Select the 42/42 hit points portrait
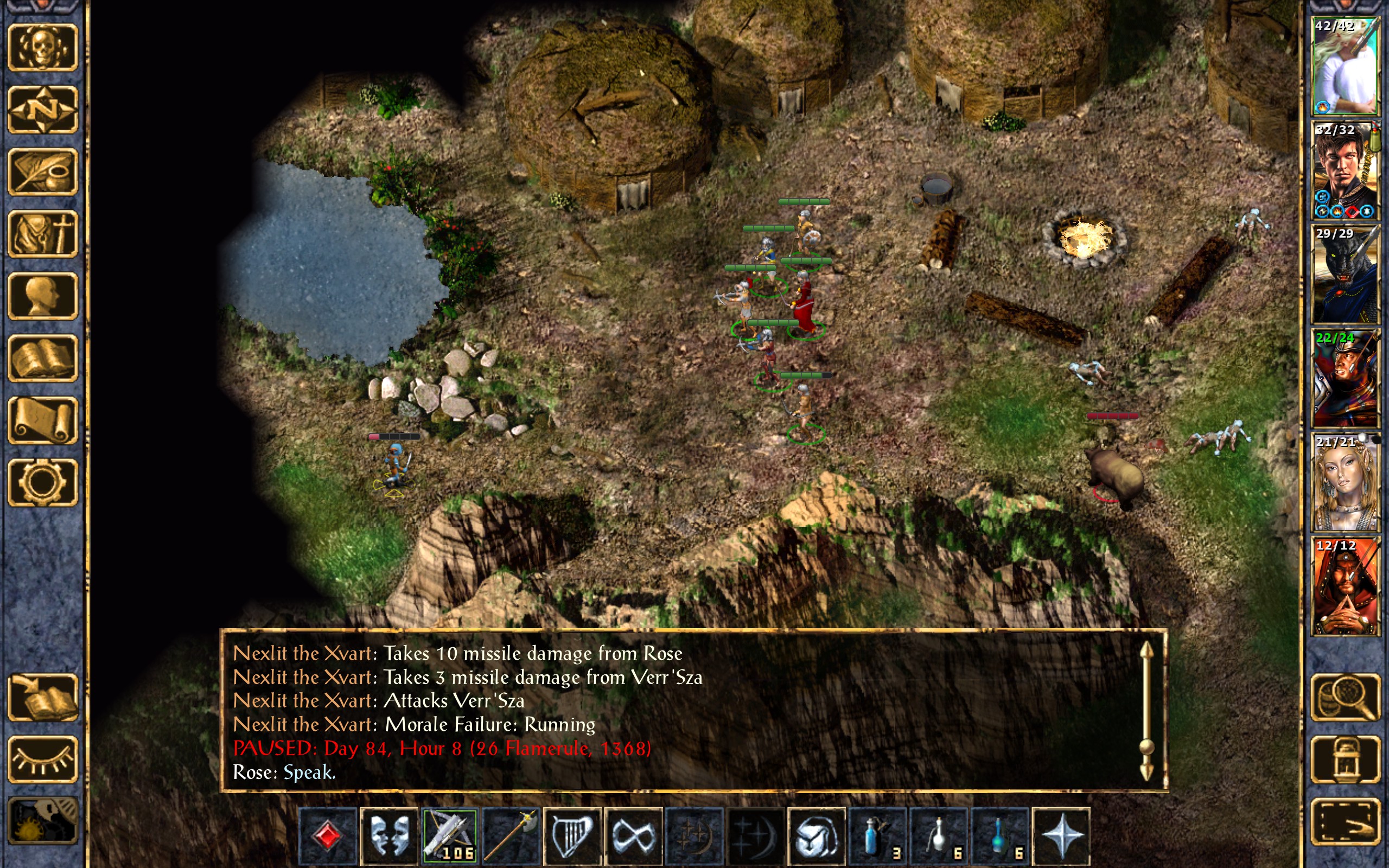Screen dimensions: 1389x868 pos(1345,66)
